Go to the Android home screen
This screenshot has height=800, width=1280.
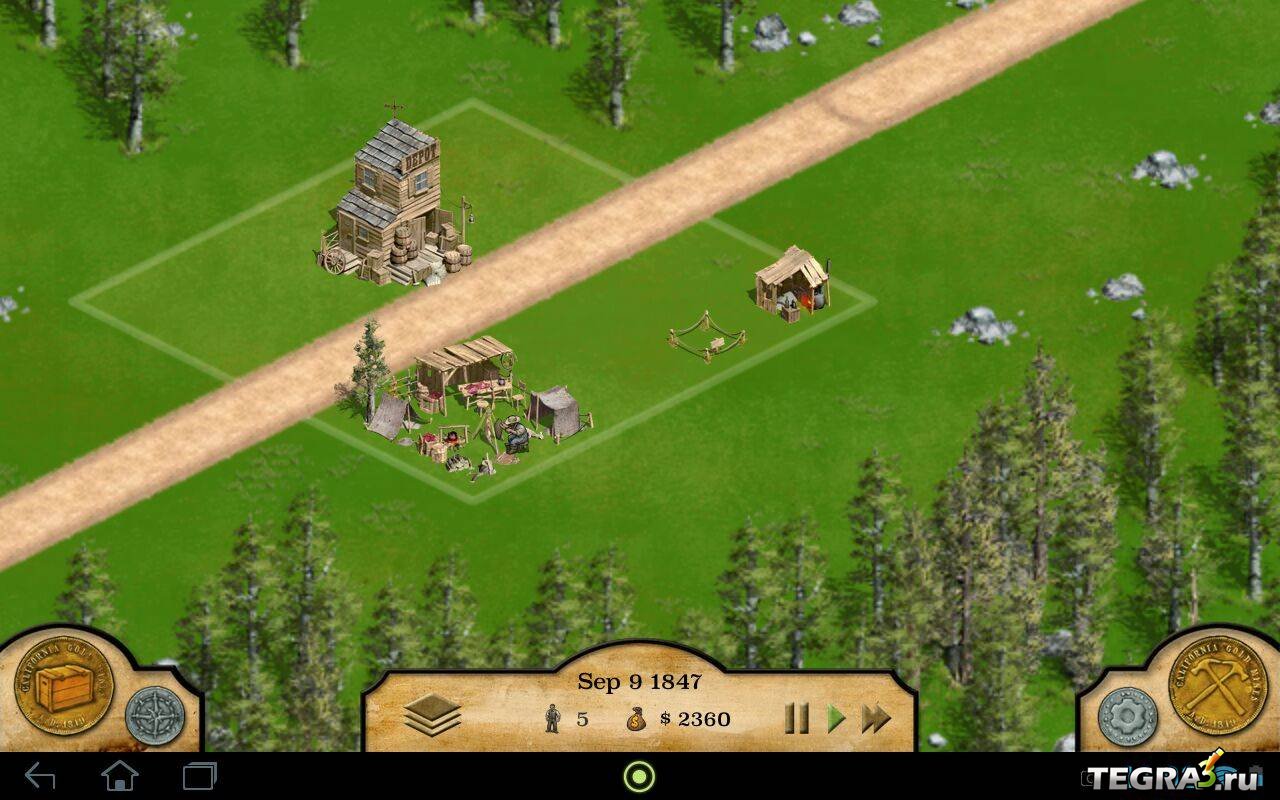point(120,776)
